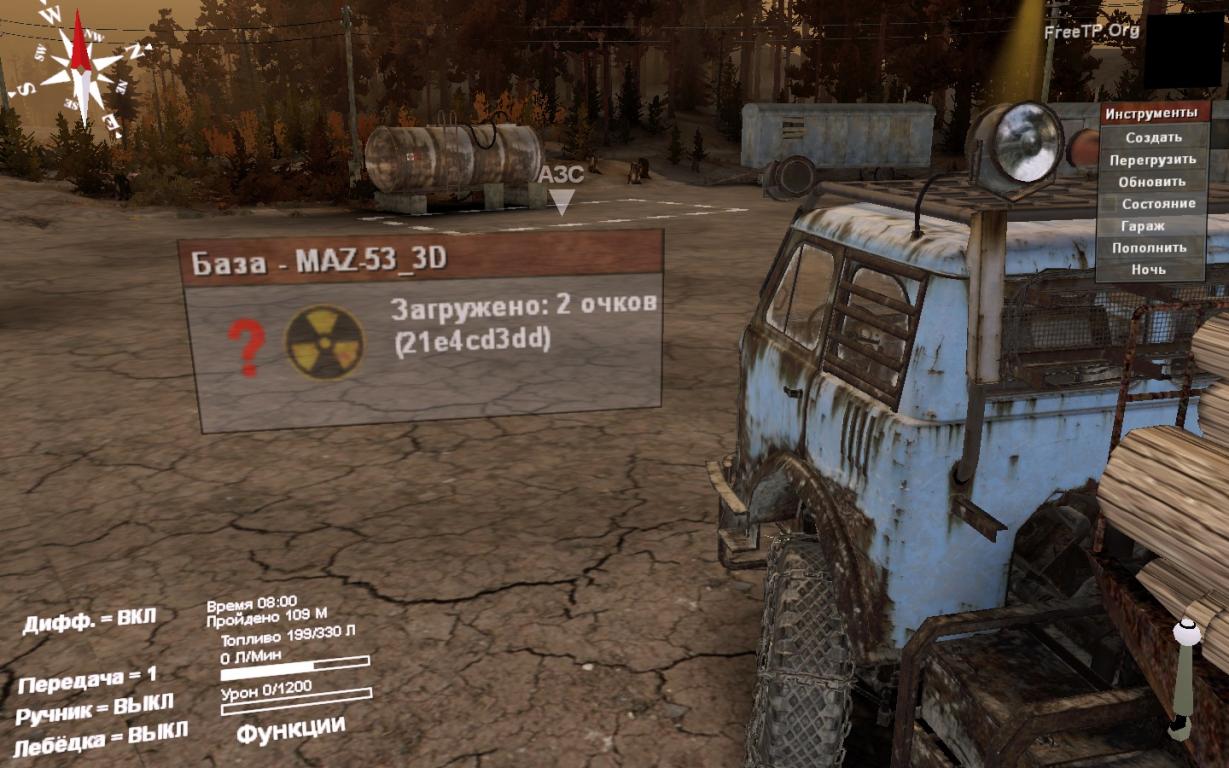Click Обновить in the tools list
Image resolution: width=1229 pixels, height=768 pixels.
click(x=1153, y=181)
